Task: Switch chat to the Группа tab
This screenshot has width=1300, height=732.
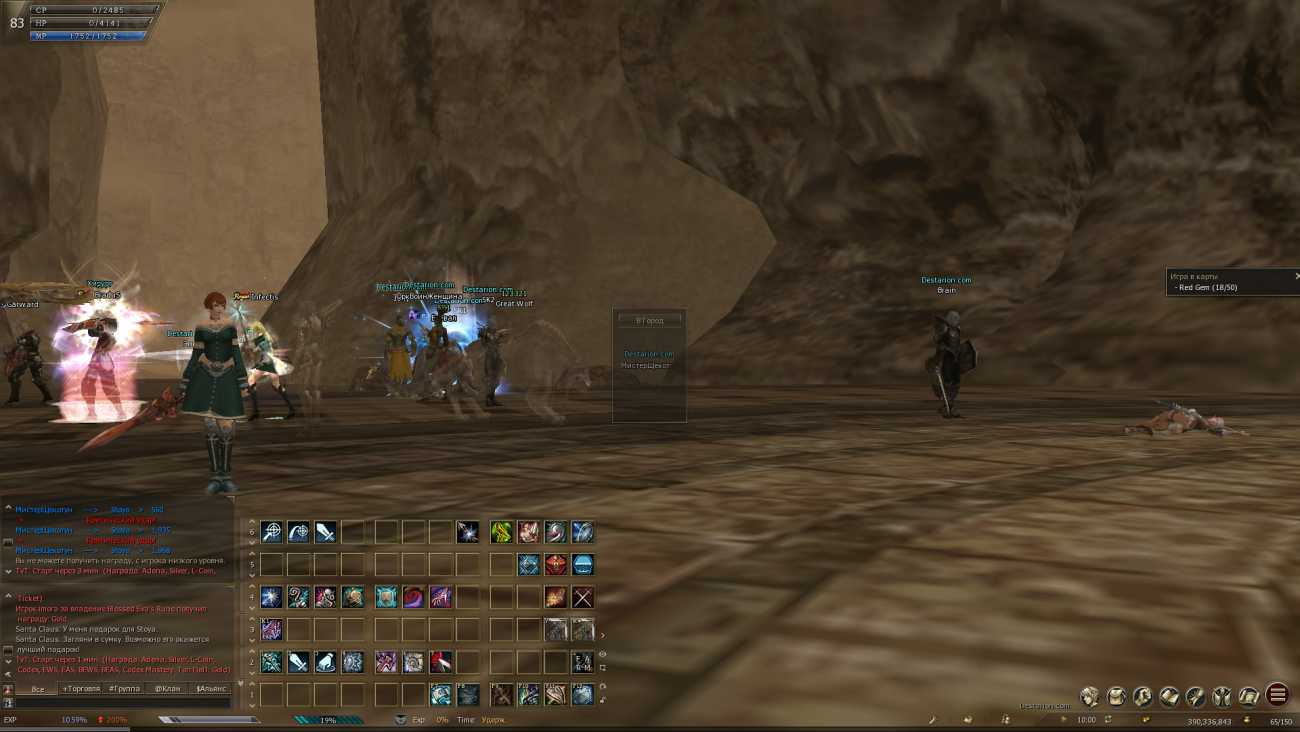Action: [x=124, y=689]
